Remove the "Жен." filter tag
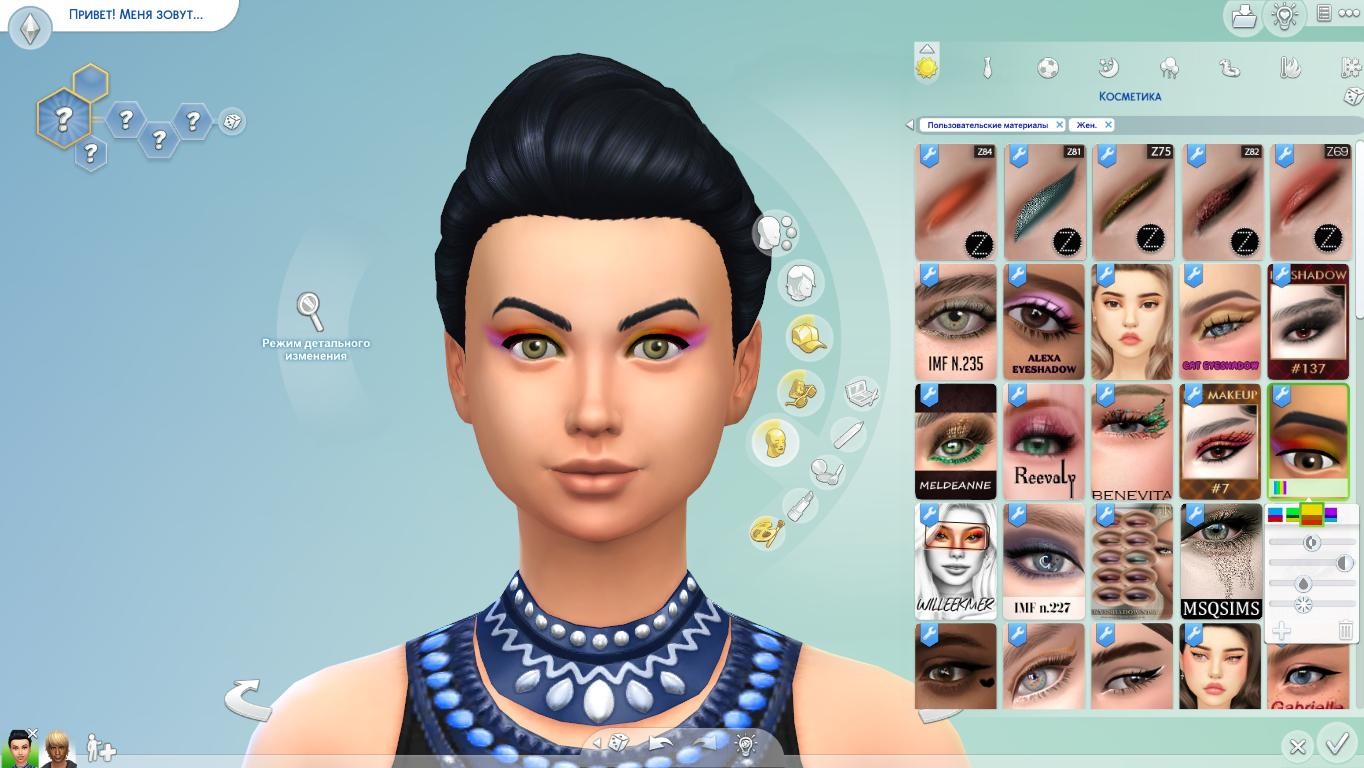The image size is (1364, 768). click(x=1108, y=125)
